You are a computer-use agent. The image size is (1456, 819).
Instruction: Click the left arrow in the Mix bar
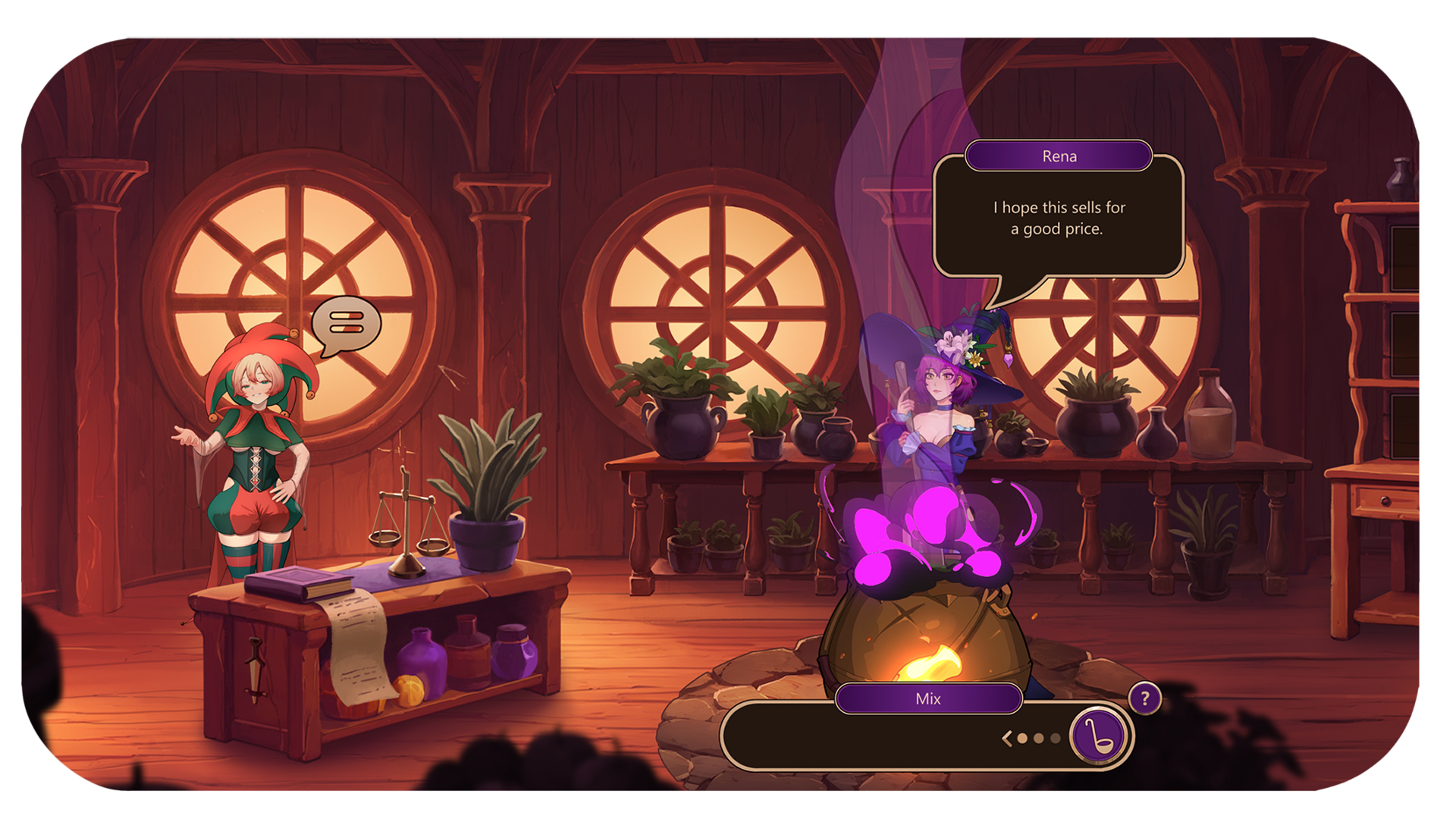[x=1007, y=738]
